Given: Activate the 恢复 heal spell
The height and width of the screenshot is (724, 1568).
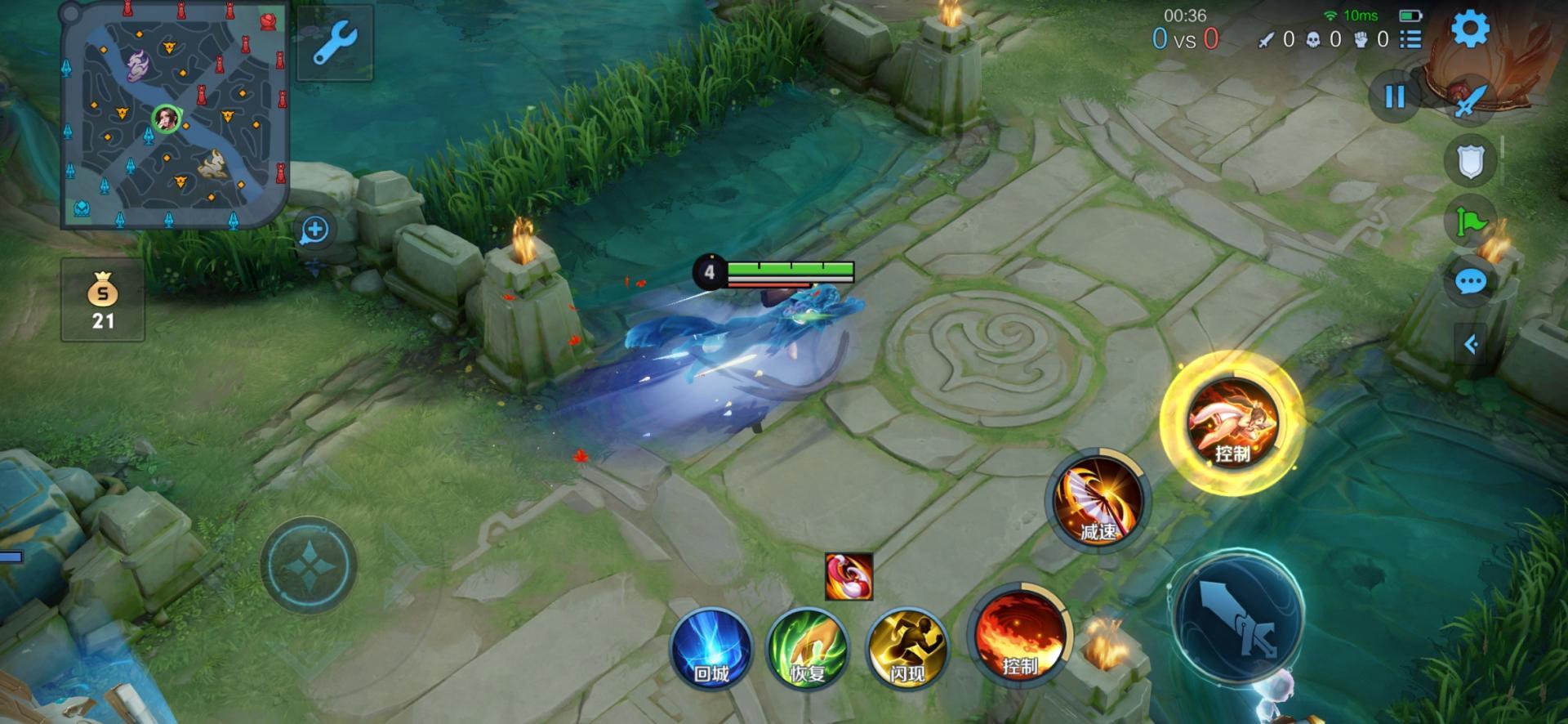Looking at the screenshot, I should tap(808, 648).
